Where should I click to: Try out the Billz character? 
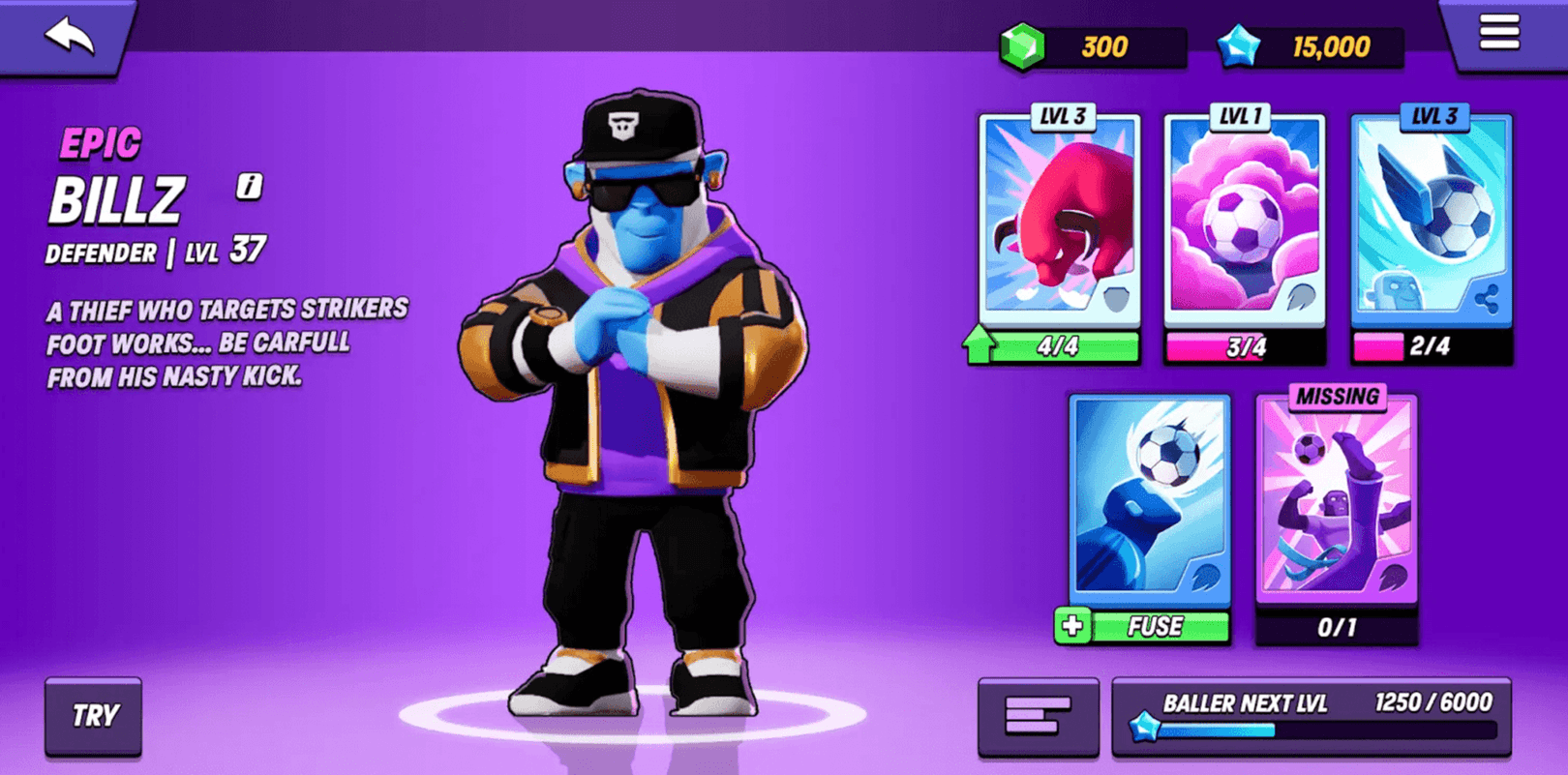pos(94,716)
